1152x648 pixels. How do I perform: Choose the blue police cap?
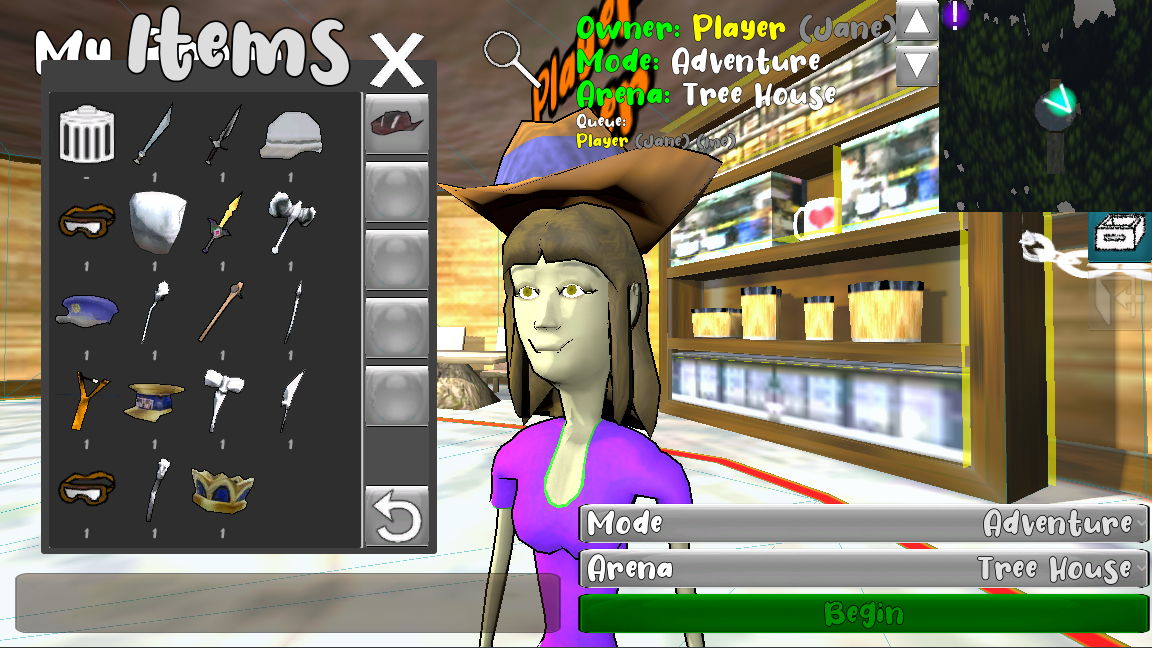tap(87, 309)
